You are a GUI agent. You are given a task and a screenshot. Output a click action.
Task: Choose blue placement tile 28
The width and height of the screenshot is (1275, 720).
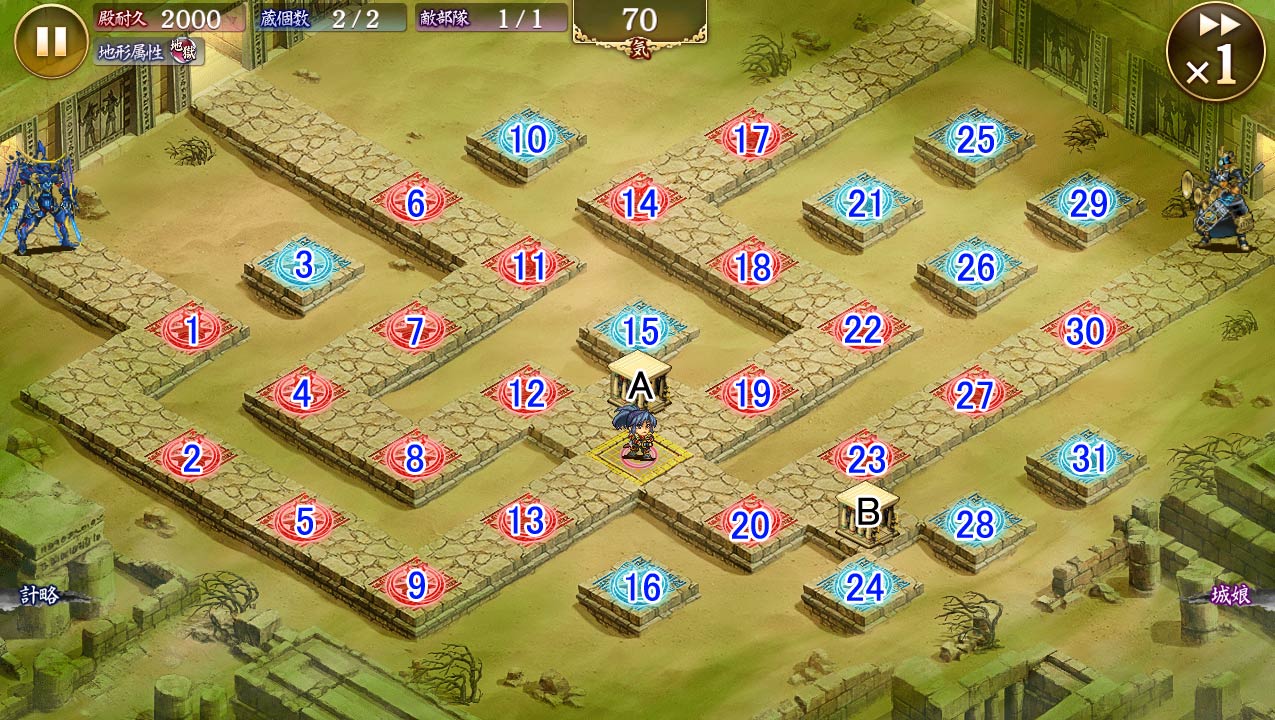pyautogui.click(x=975, y=523)
